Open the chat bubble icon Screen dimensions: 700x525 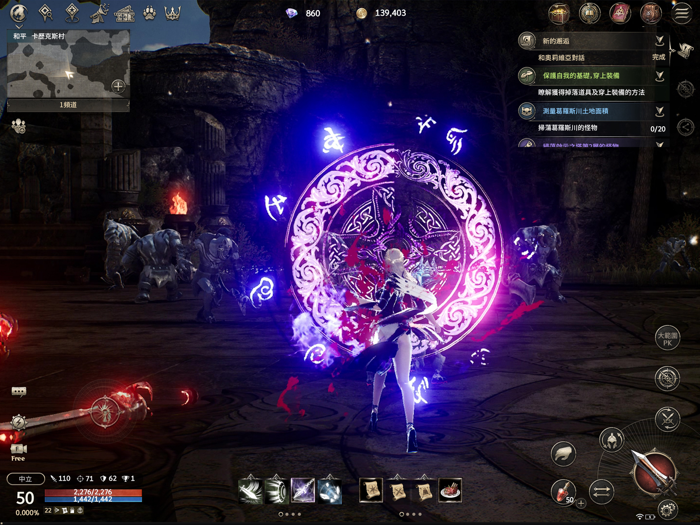[x=18, y=392]
